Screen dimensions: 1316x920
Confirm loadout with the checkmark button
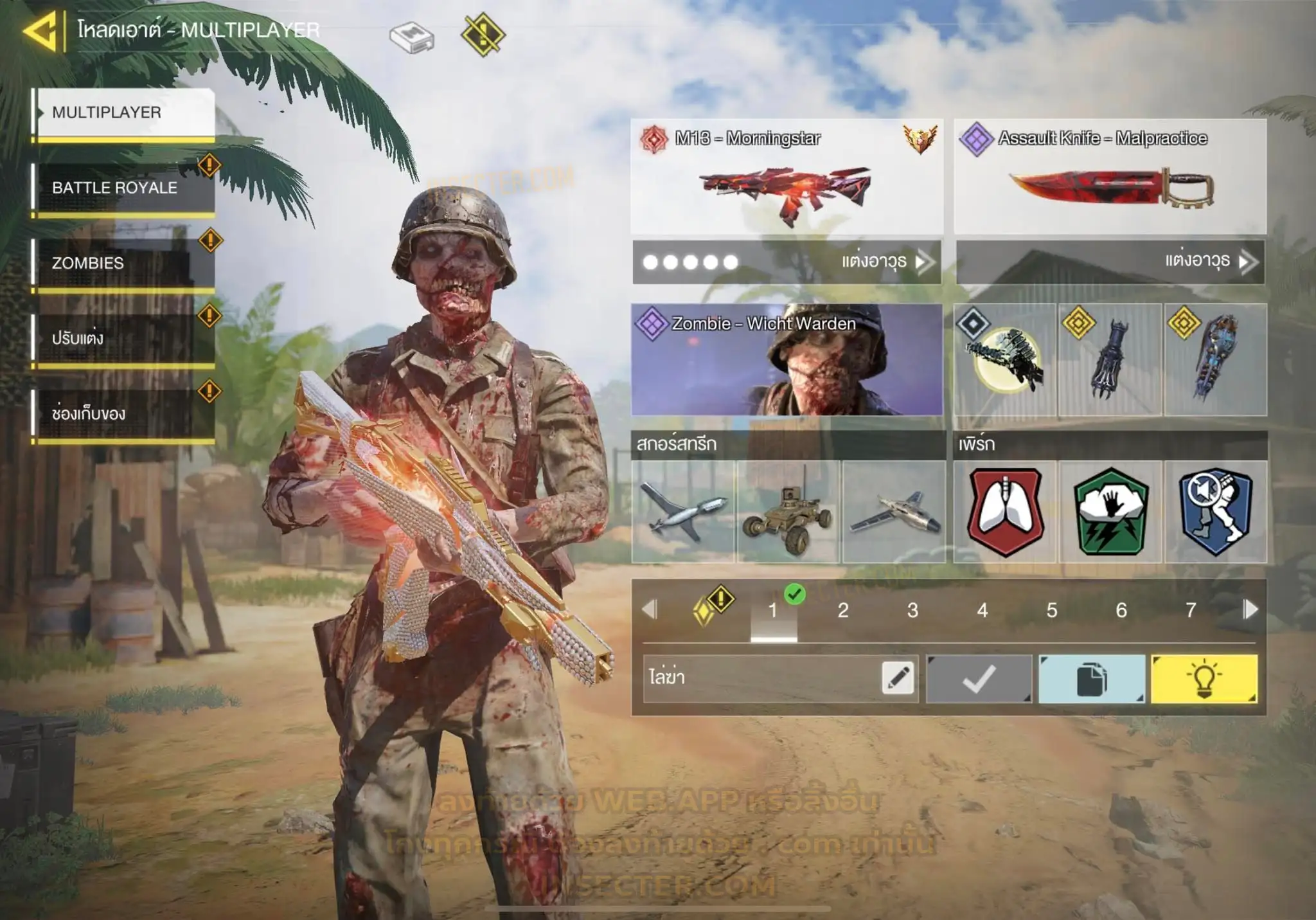(x=979, y=678)
